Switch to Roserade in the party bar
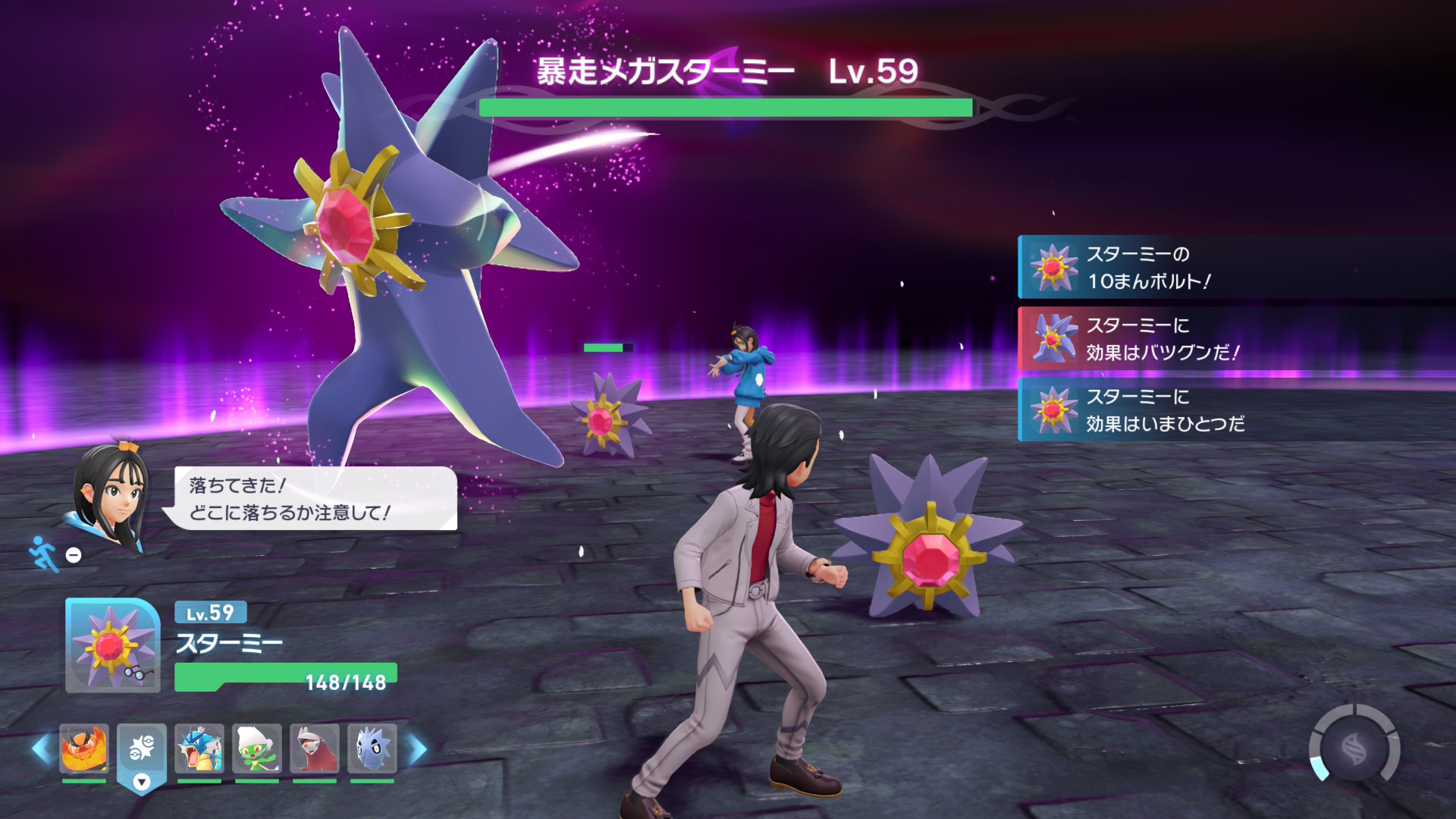Image resolution: width=1456 pixels, height=819 pixels. 257,748
